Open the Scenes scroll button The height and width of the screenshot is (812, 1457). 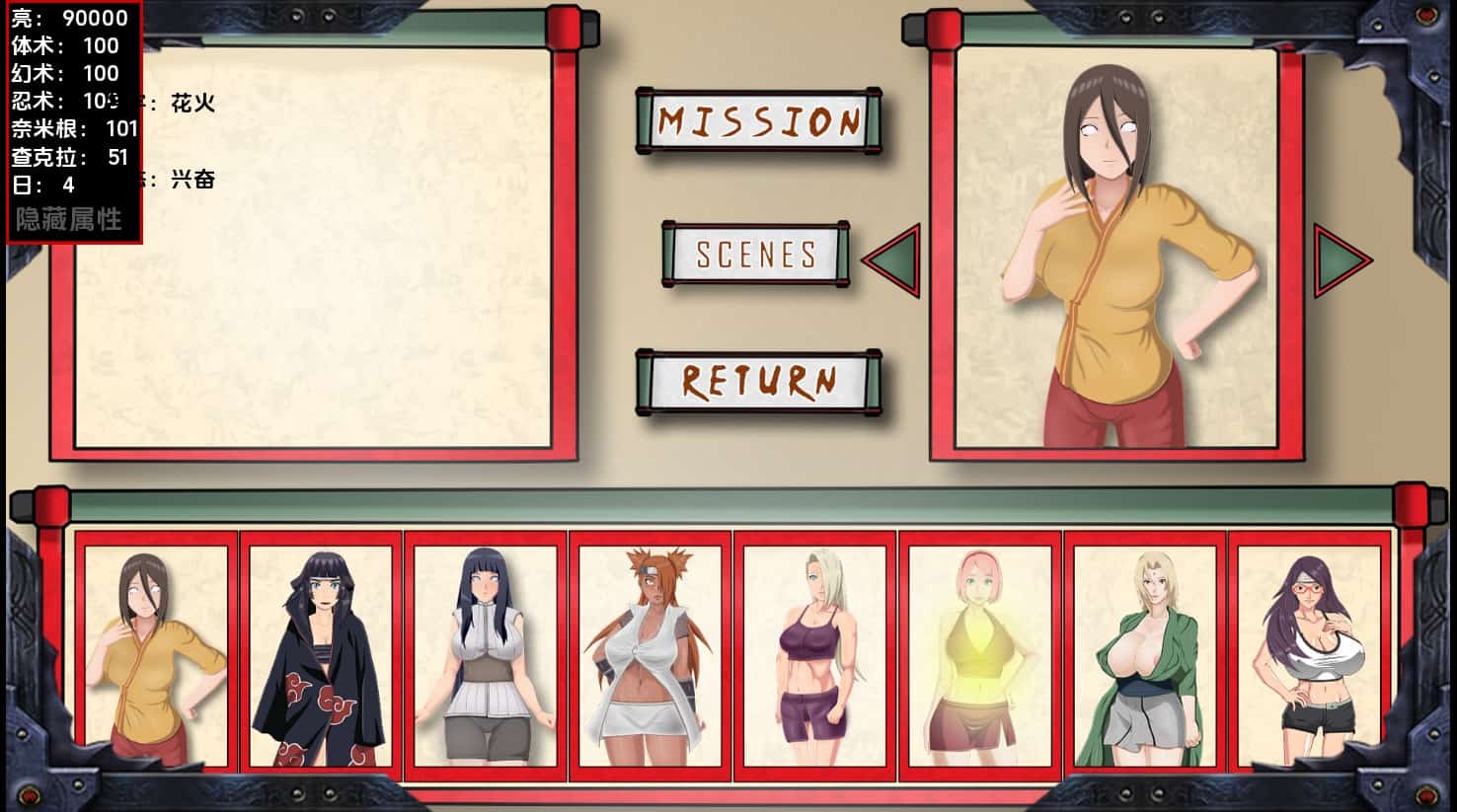(x=756, y=255)
